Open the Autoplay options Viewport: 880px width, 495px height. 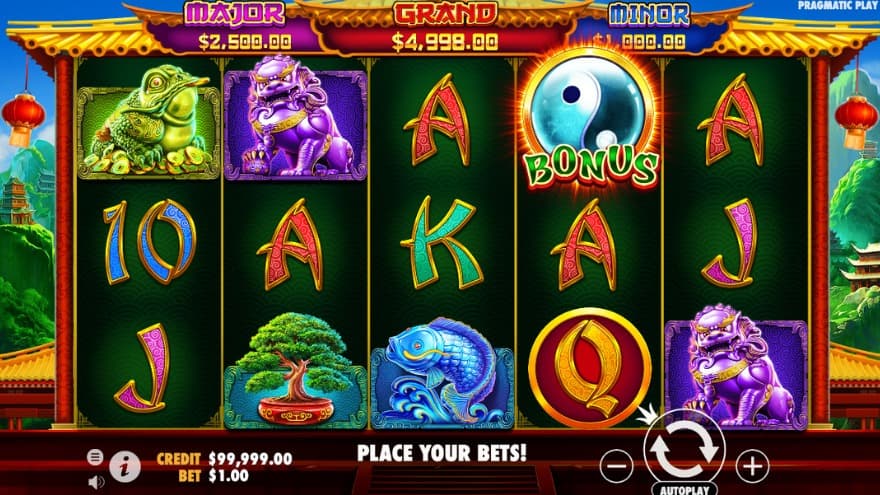pos(684,490)
